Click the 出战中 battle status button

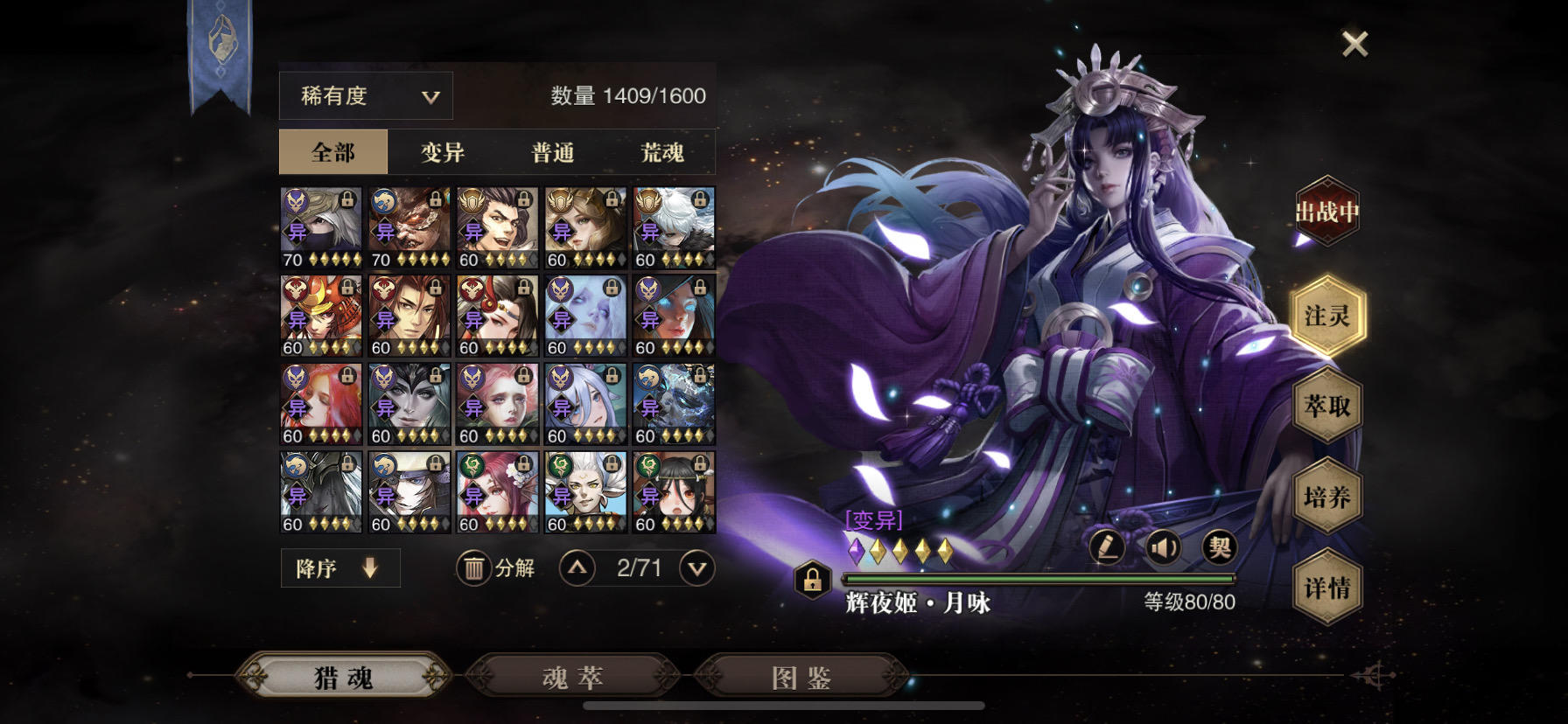point(1326,210)
